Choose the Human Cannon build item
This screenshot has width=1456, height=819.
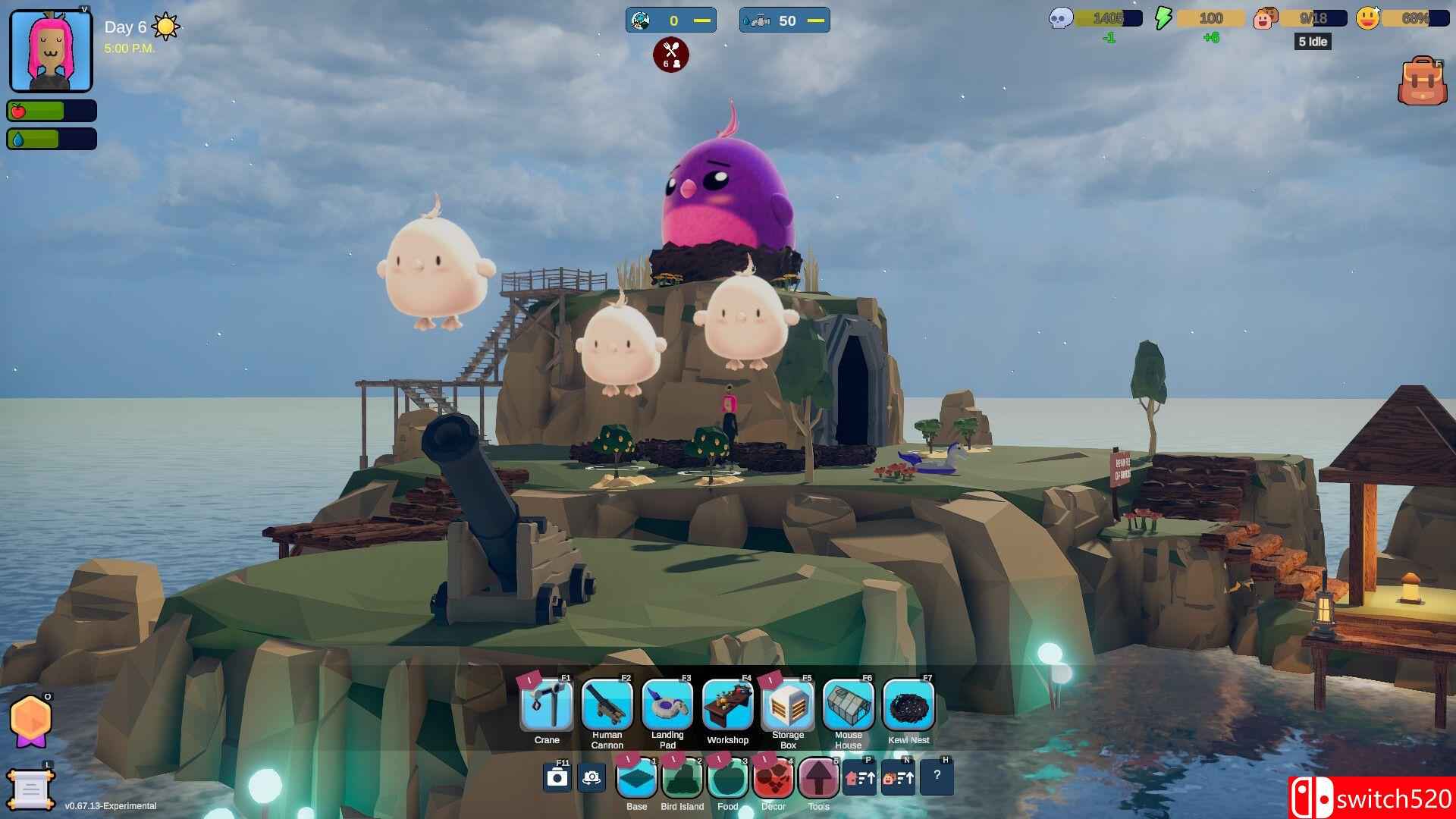[607, 705]
